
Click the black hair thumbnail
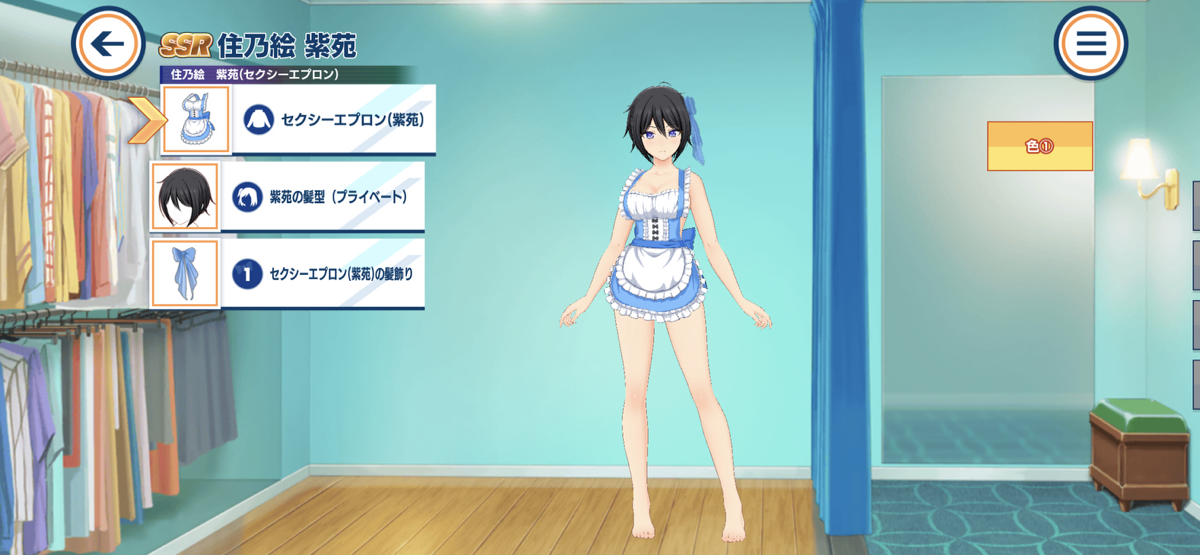[x=184, y=197]
